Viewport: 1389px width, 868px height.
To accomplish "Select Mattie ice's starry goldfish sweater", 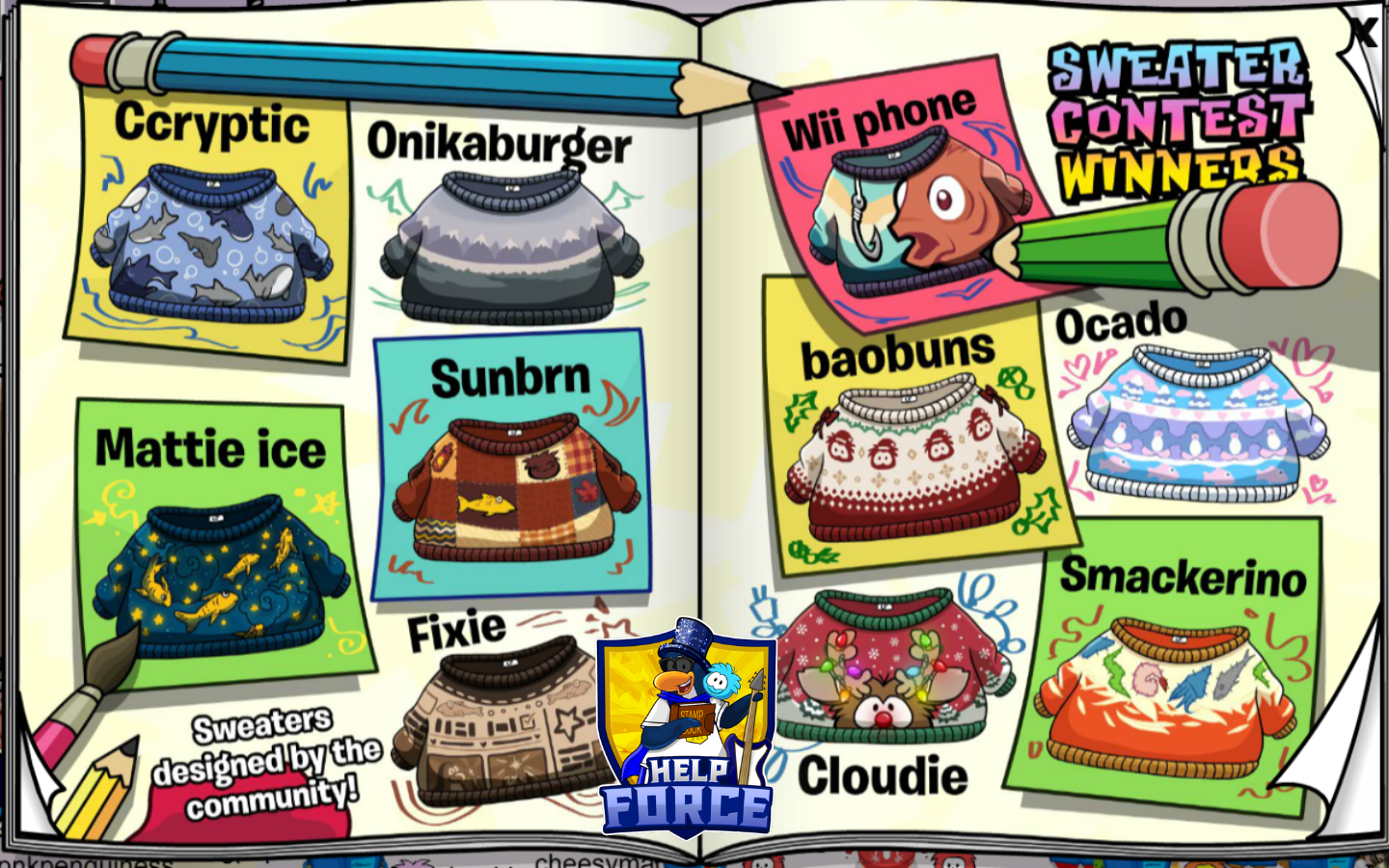I will pos(222,579).
